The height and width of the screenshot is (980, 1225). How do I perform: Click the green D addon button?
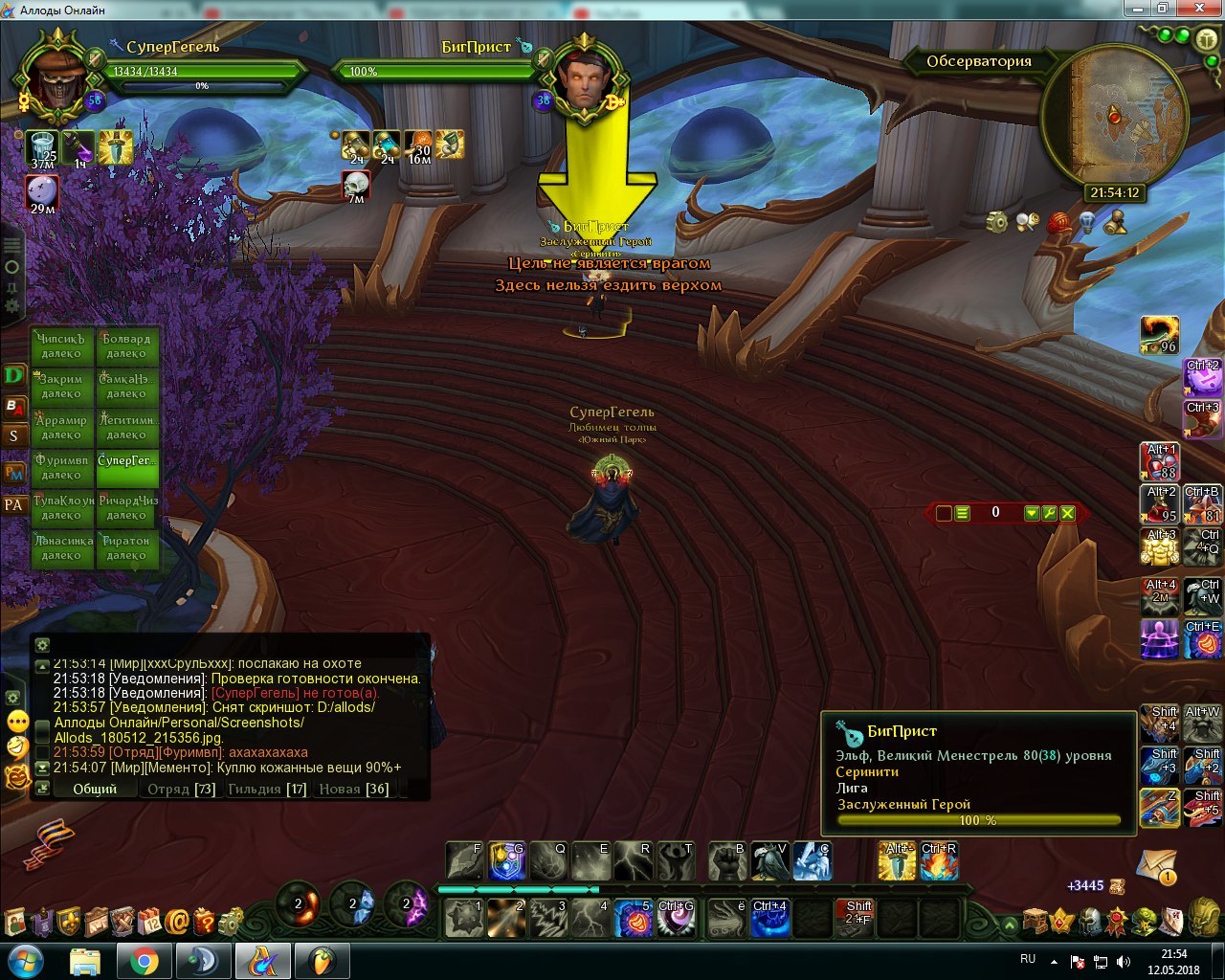coord(13,375)
